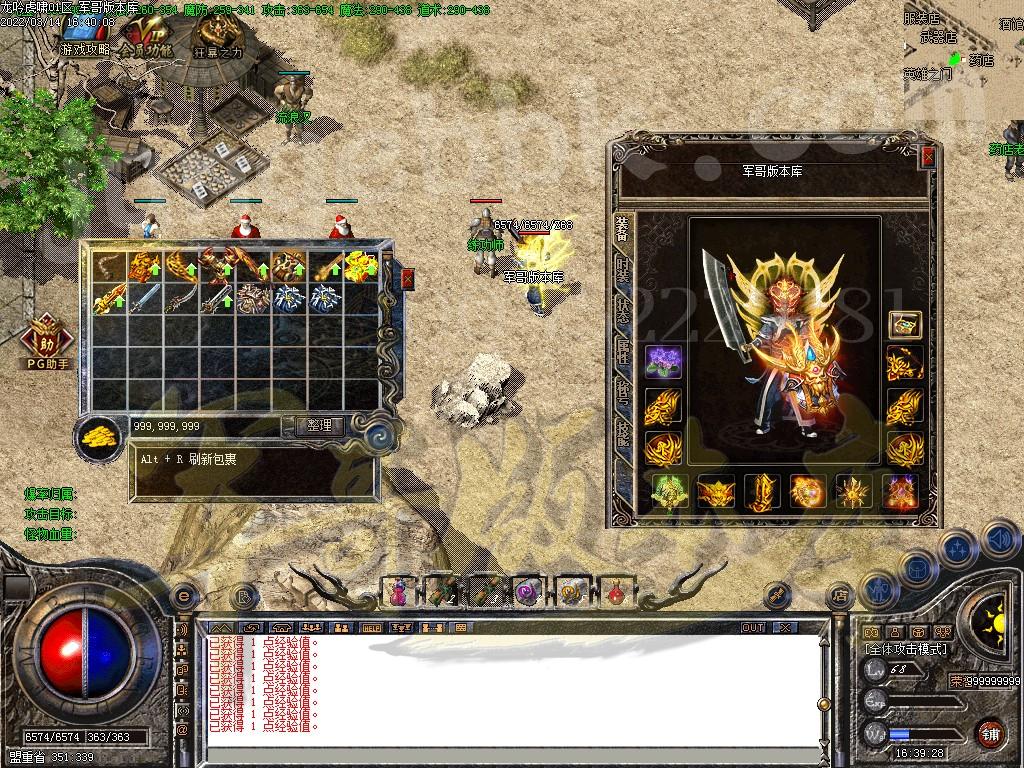
Task: Click the treasure chest slot in the equipment panel
Action: (x=905, y=325)
